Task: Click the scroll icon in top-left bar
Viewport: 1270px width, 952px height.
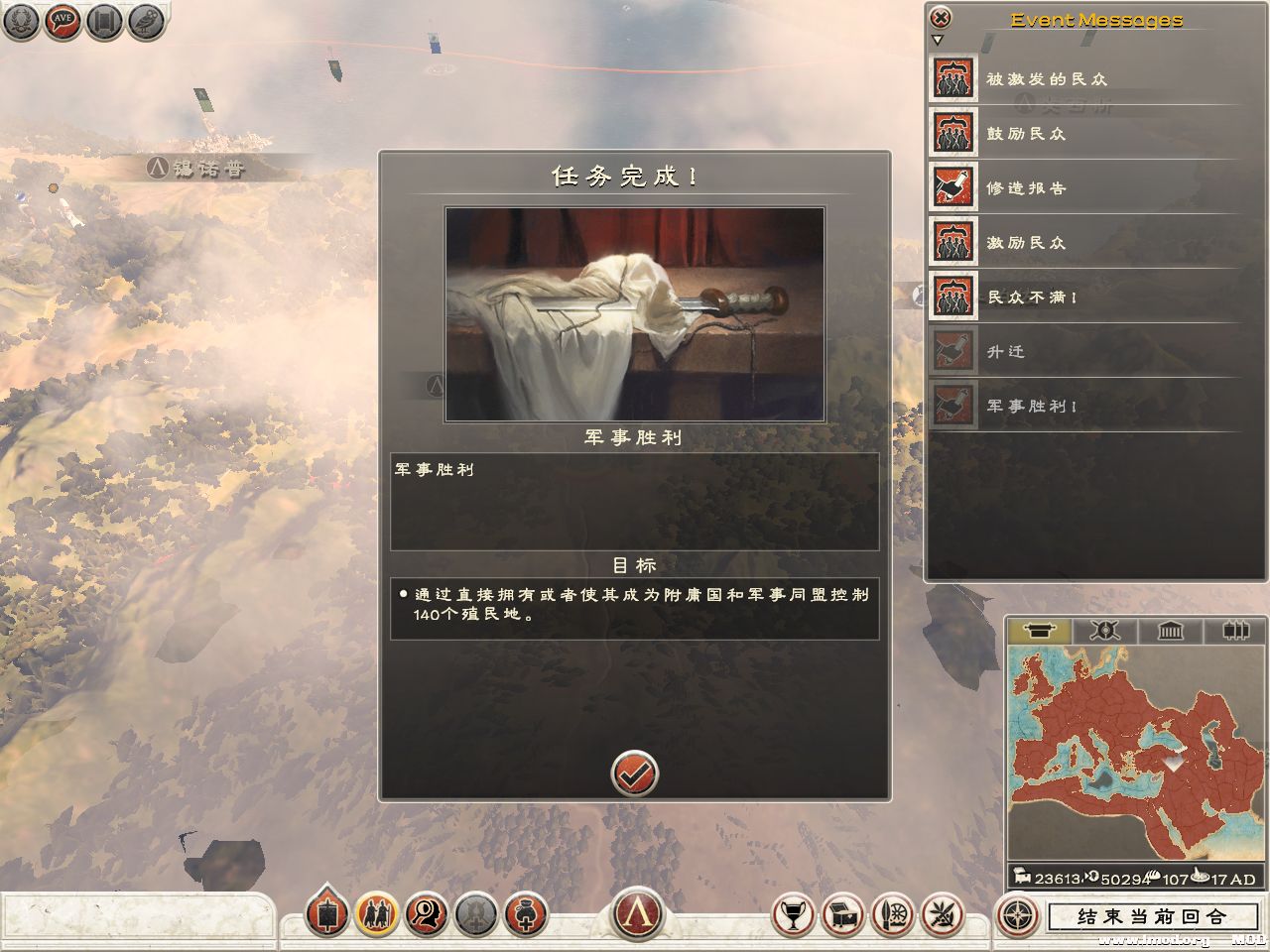Action: 103,20
